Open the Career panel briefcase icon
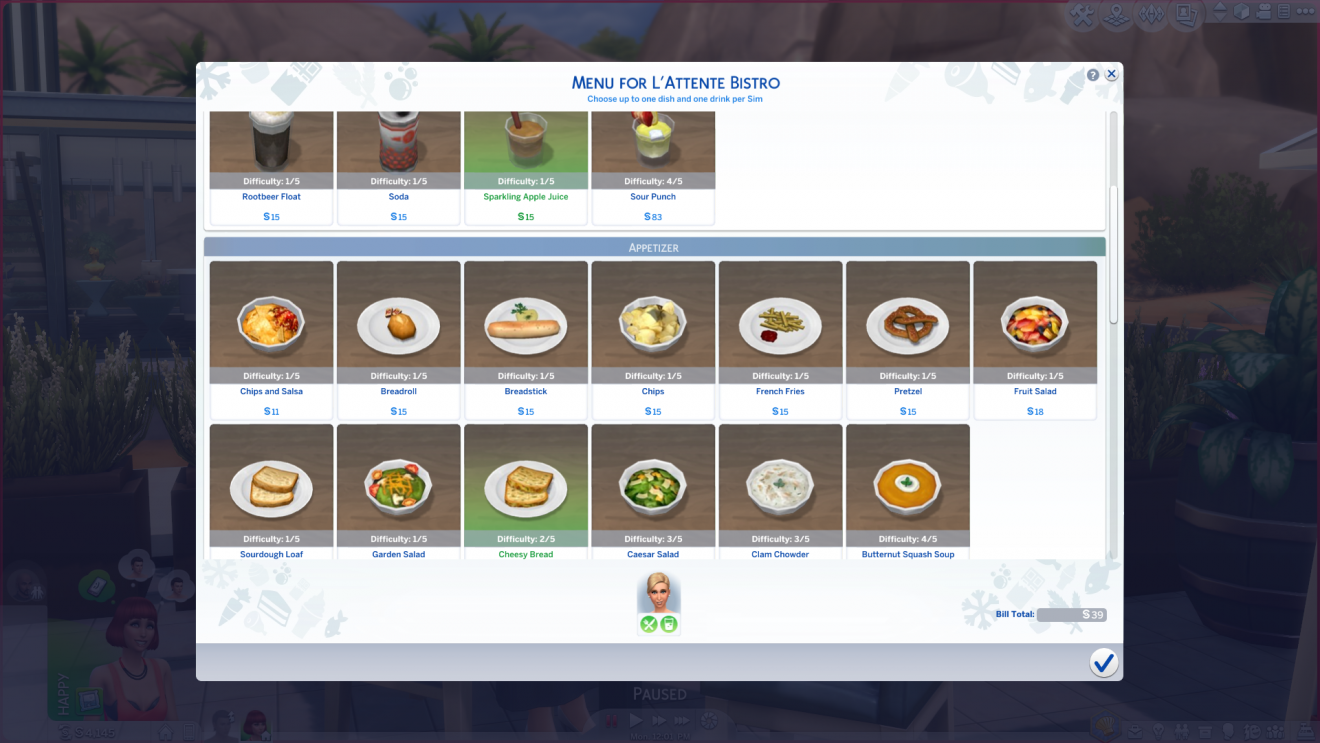Screen dimensions: 1320x743 pos(1135,731)
